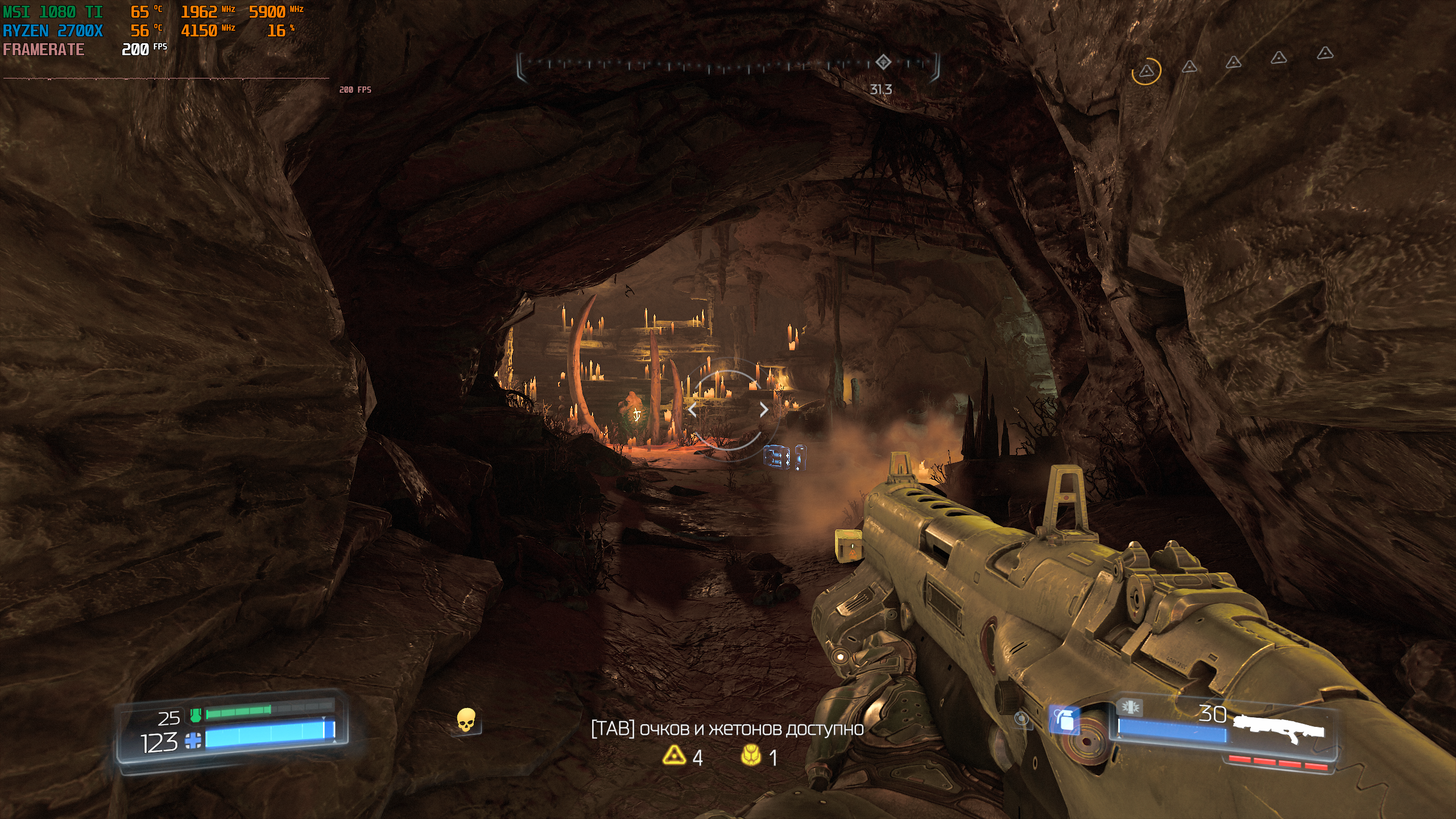Click the weapon mod icon above the ammo bar

point(1130,708)
